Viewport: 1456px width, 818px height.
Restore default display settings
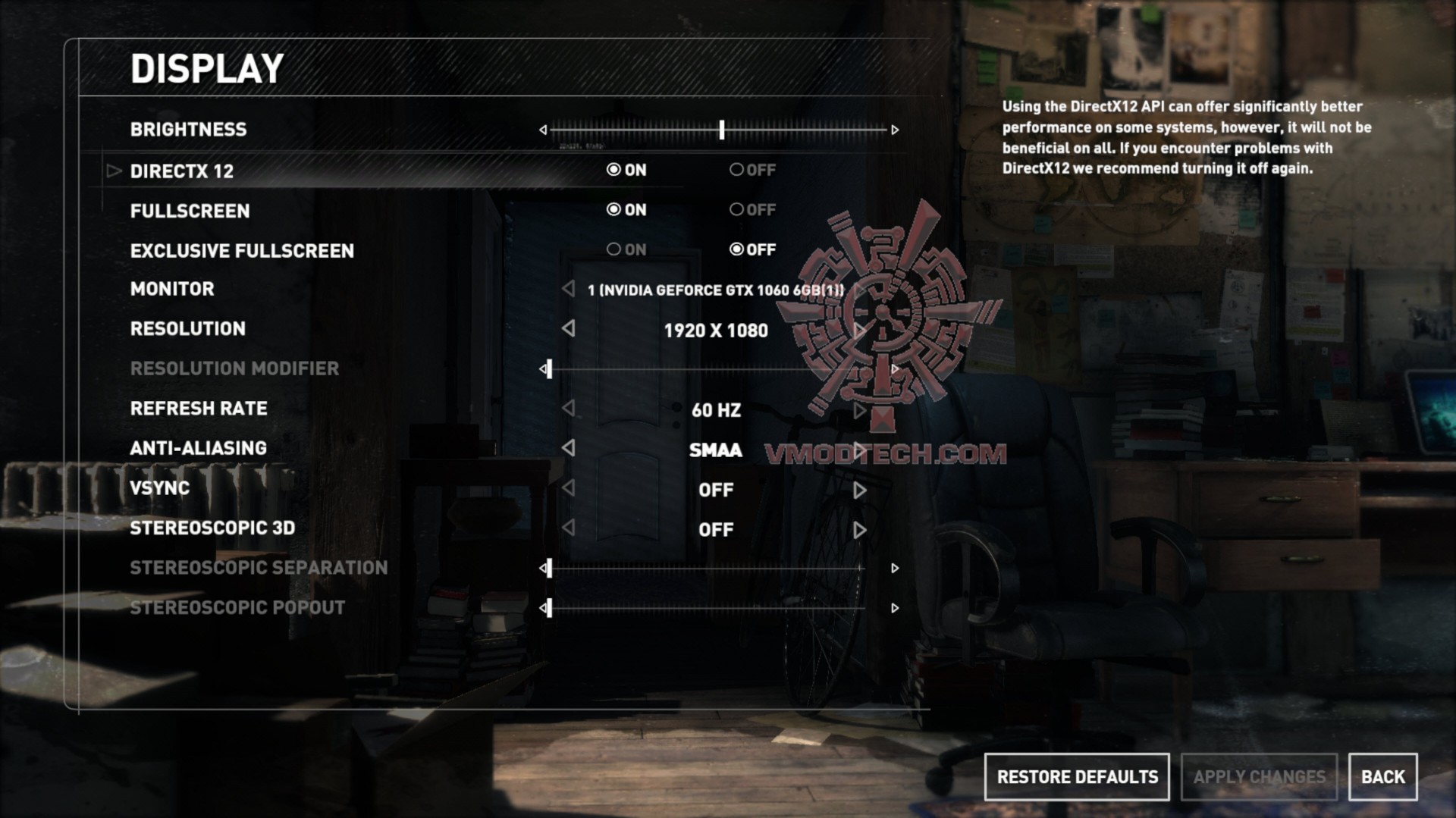(x=1077, y=777)
